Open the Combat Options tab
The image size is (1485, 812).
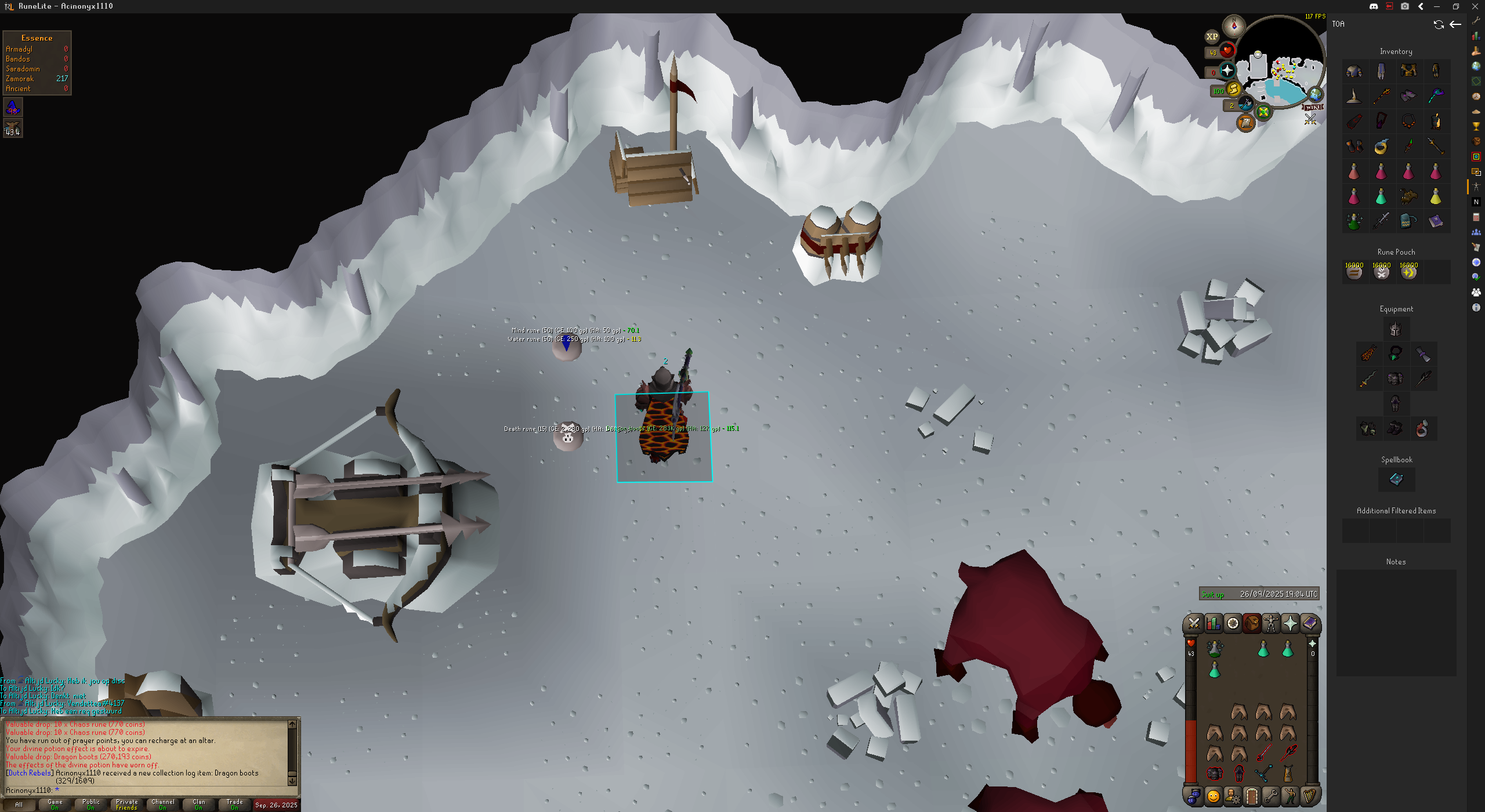click(x=1194, y=623)
